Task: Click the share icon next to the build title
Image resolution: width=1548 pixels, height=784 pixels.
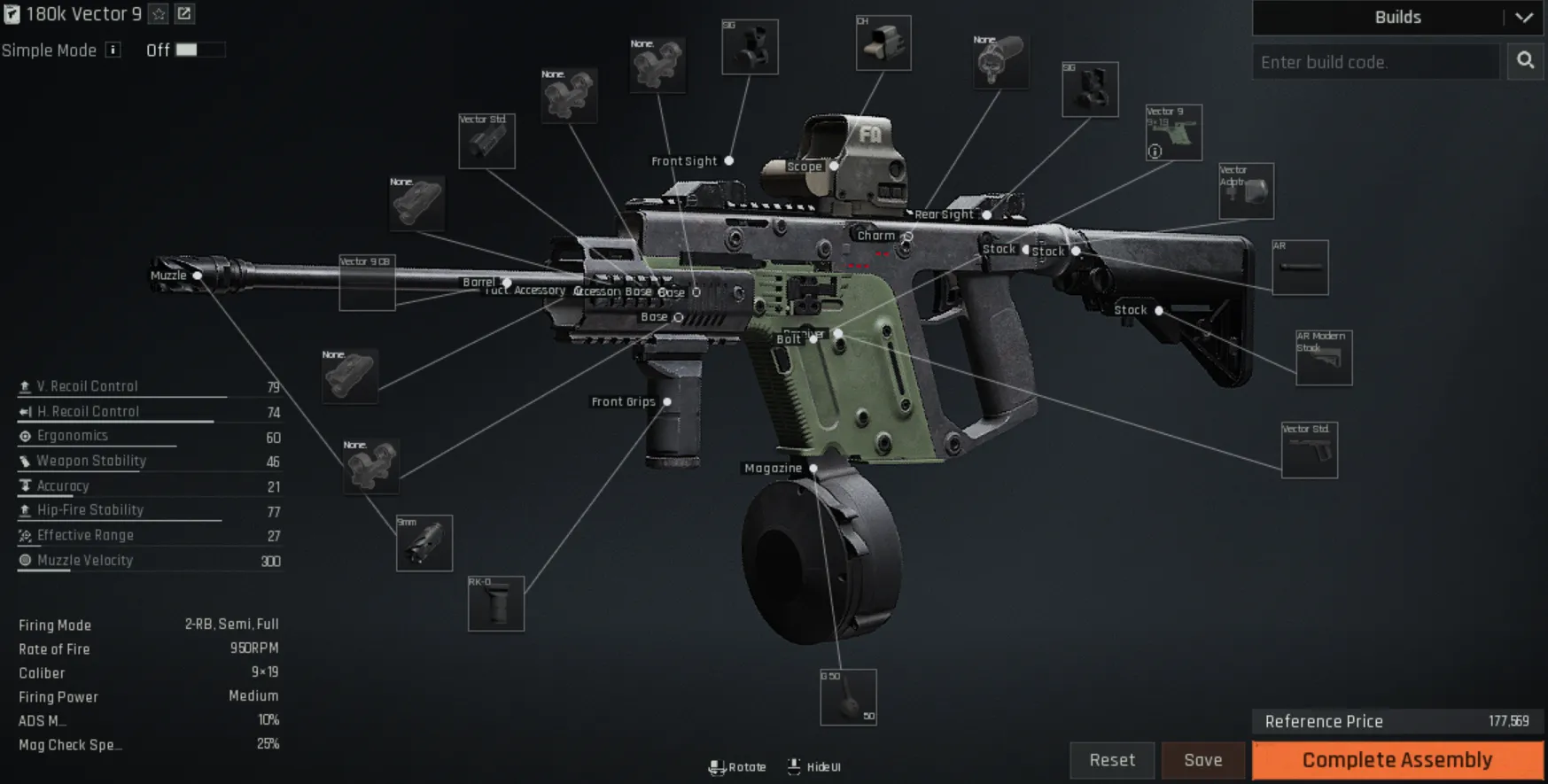Action: [x=184, y=14]
